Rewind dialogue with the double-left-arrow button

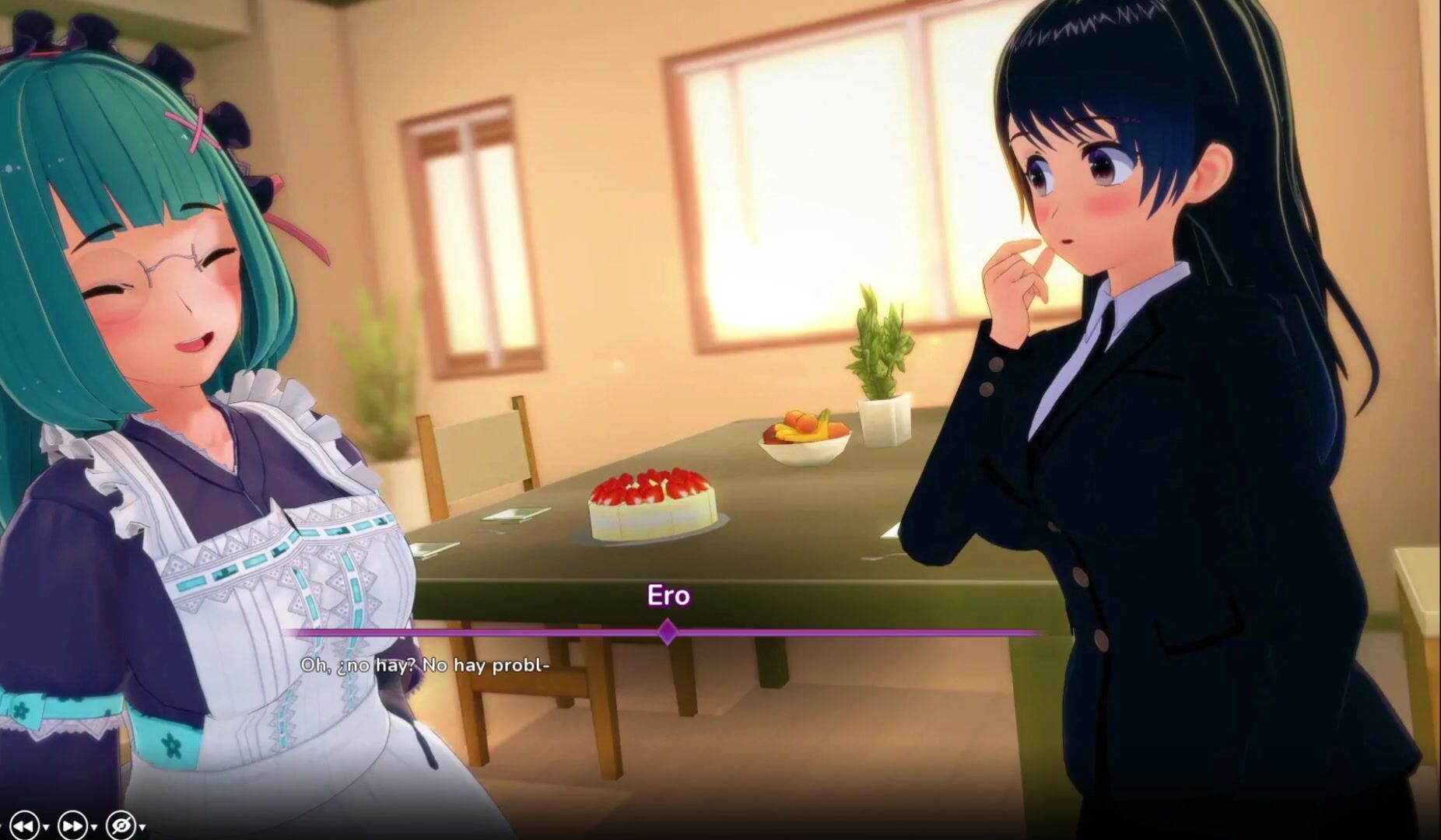pyautogui.click(x=24, y=825)
